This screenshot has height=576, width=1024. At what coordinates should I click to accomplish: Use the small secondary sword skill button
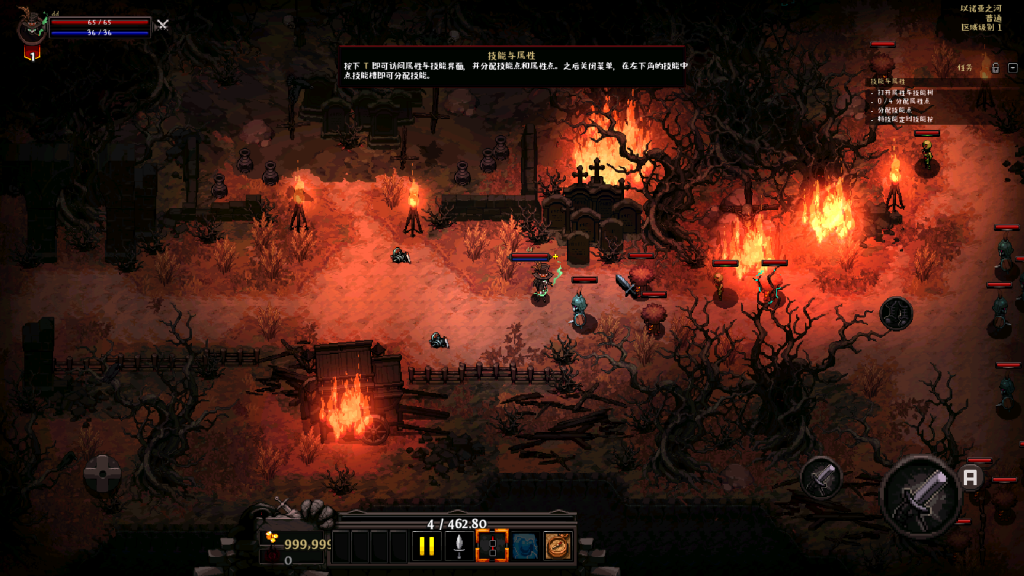coord(821,479)
